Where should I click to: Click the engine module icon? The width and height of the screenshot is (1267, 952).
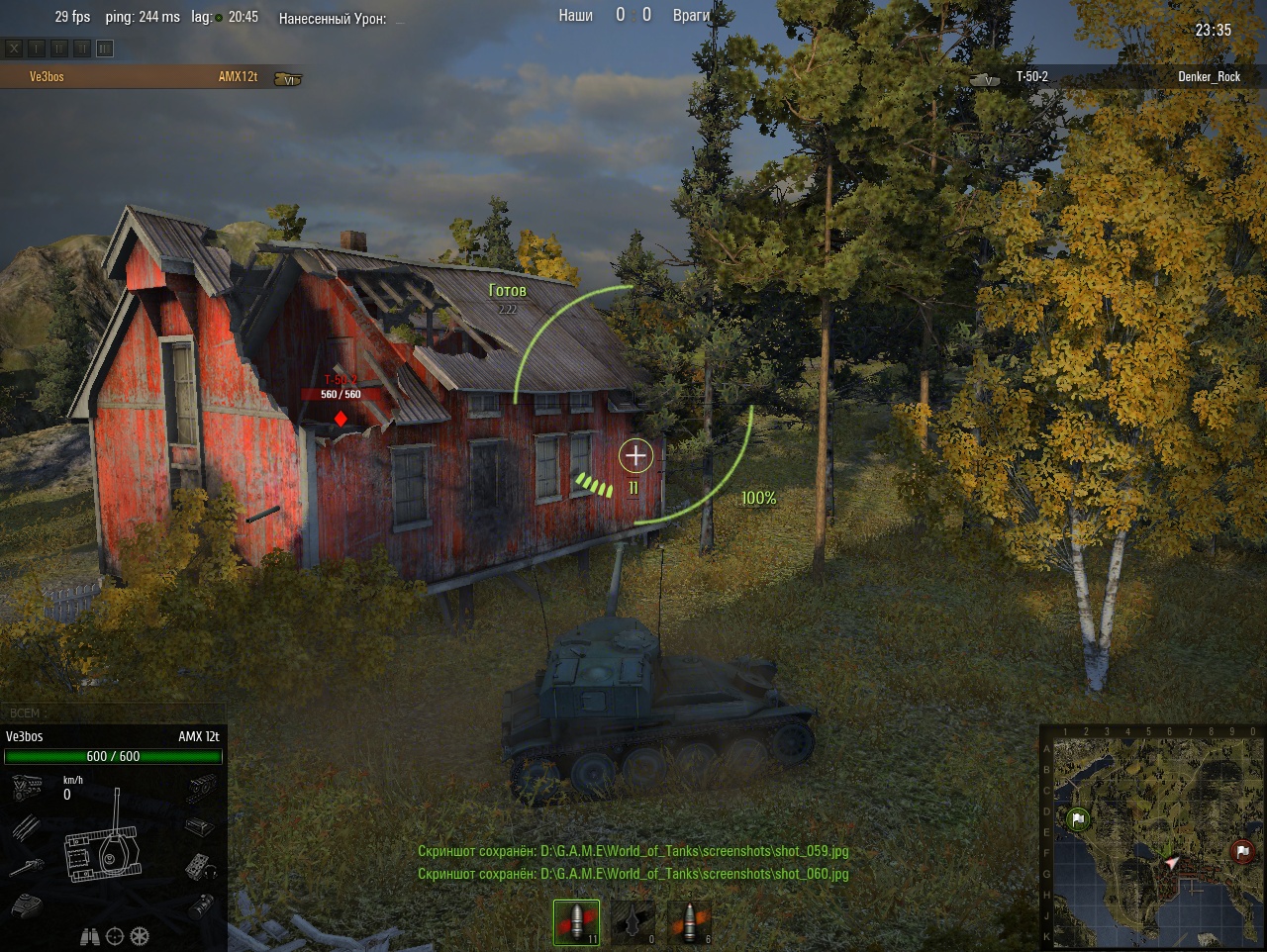point(28,788)
